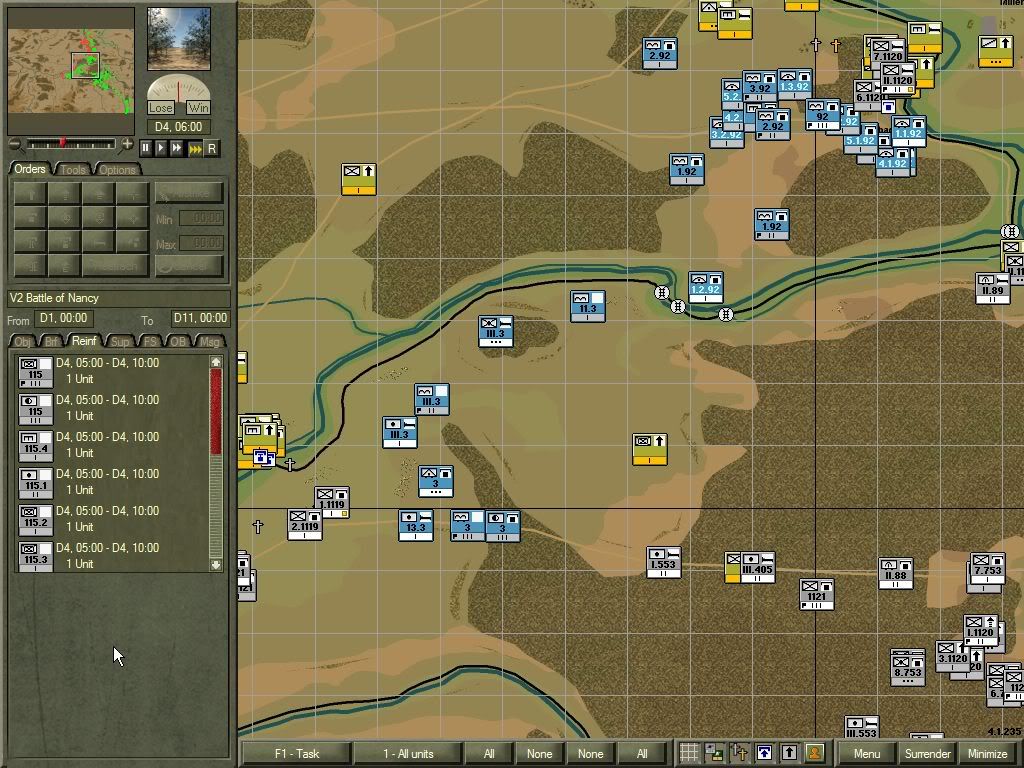Click the F1 - Task filter button
This screenshot has width=1024, height=768.
(296, 753)
